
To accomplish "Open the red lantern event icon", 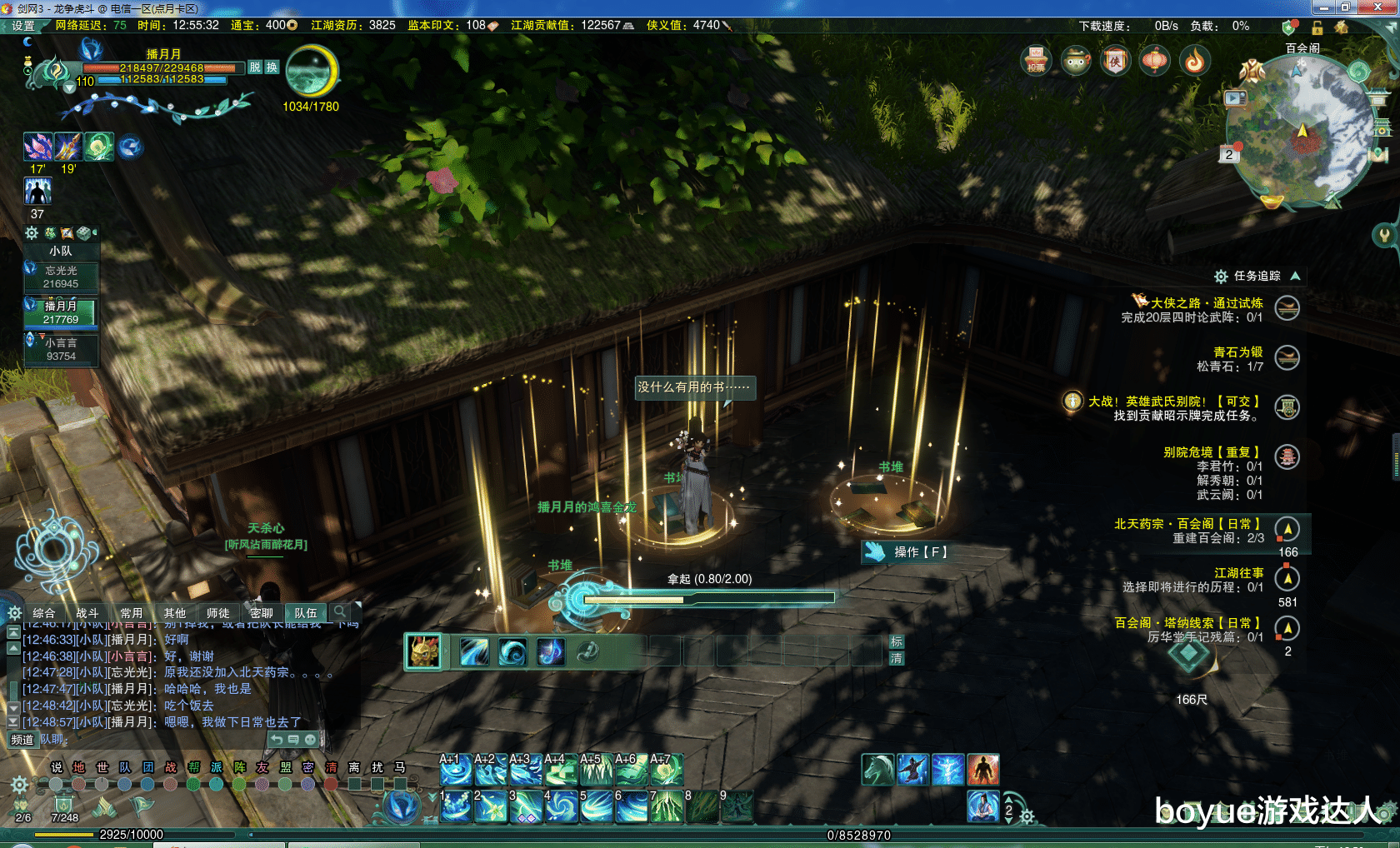I will (x=1155, y=61).
